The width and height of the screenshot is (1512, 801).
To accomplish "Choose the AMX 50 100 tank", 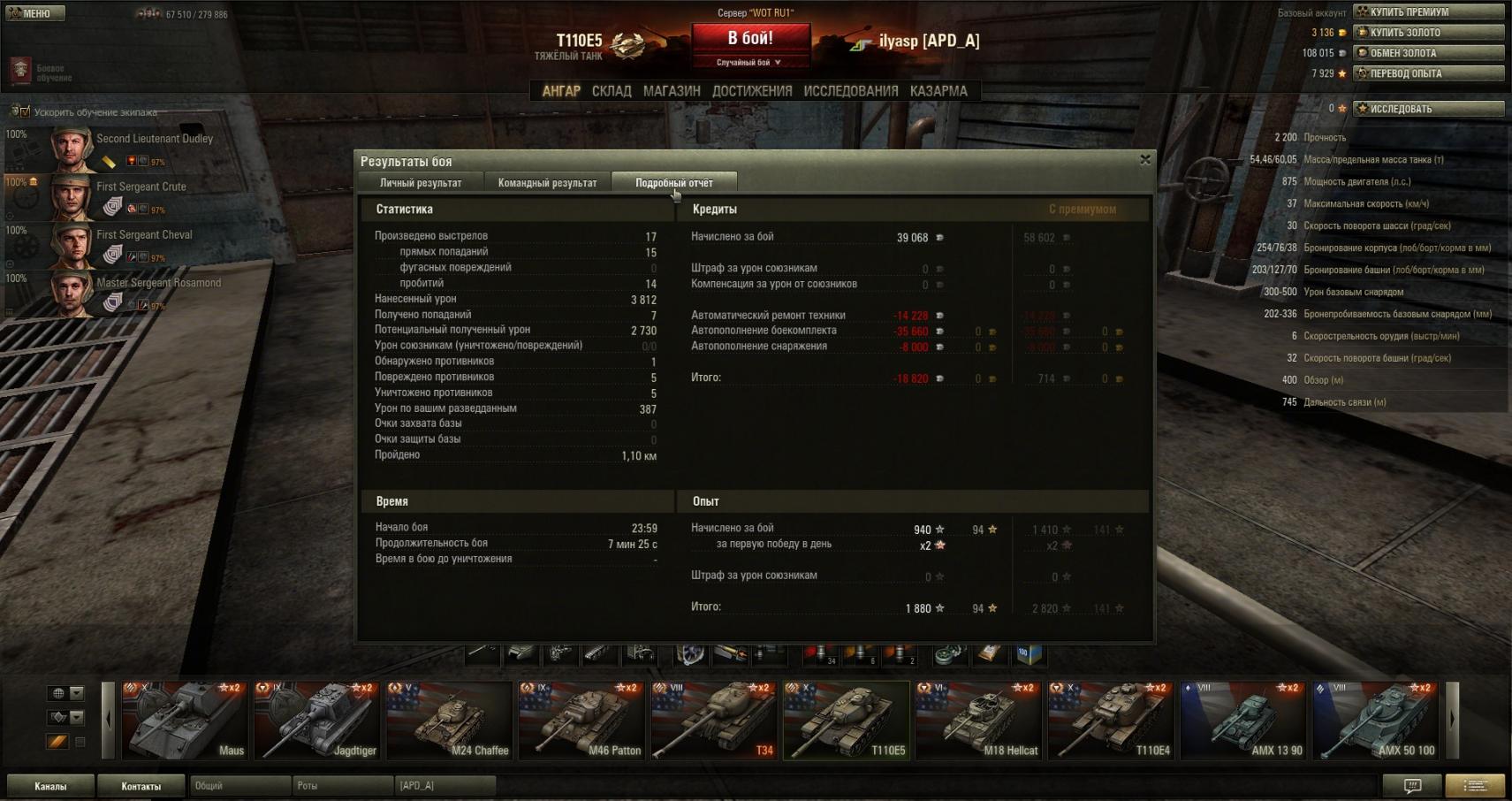I will (1375, 720).
